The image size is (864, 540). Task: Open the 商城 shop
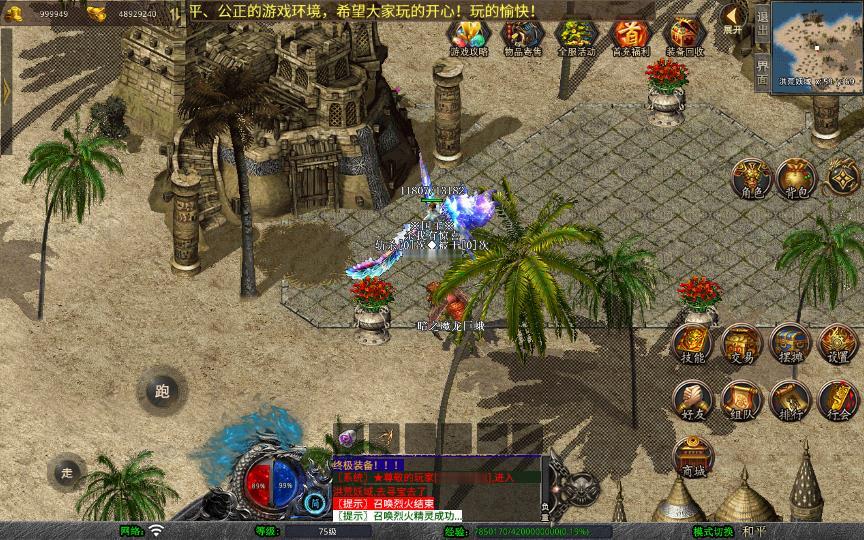[692, 457]
